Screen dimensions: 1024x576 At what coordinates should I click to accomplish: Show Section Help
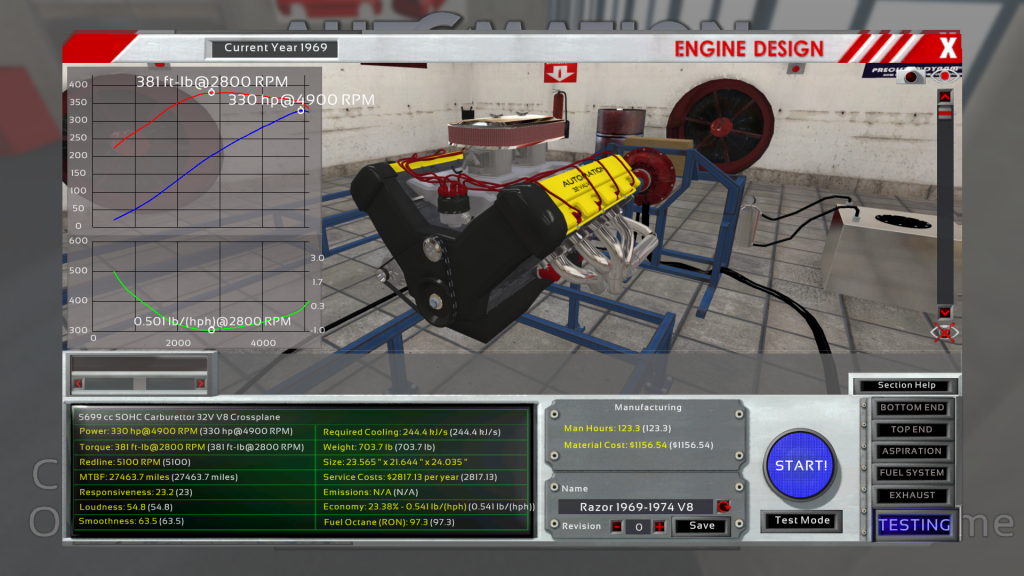coord(904,385)
